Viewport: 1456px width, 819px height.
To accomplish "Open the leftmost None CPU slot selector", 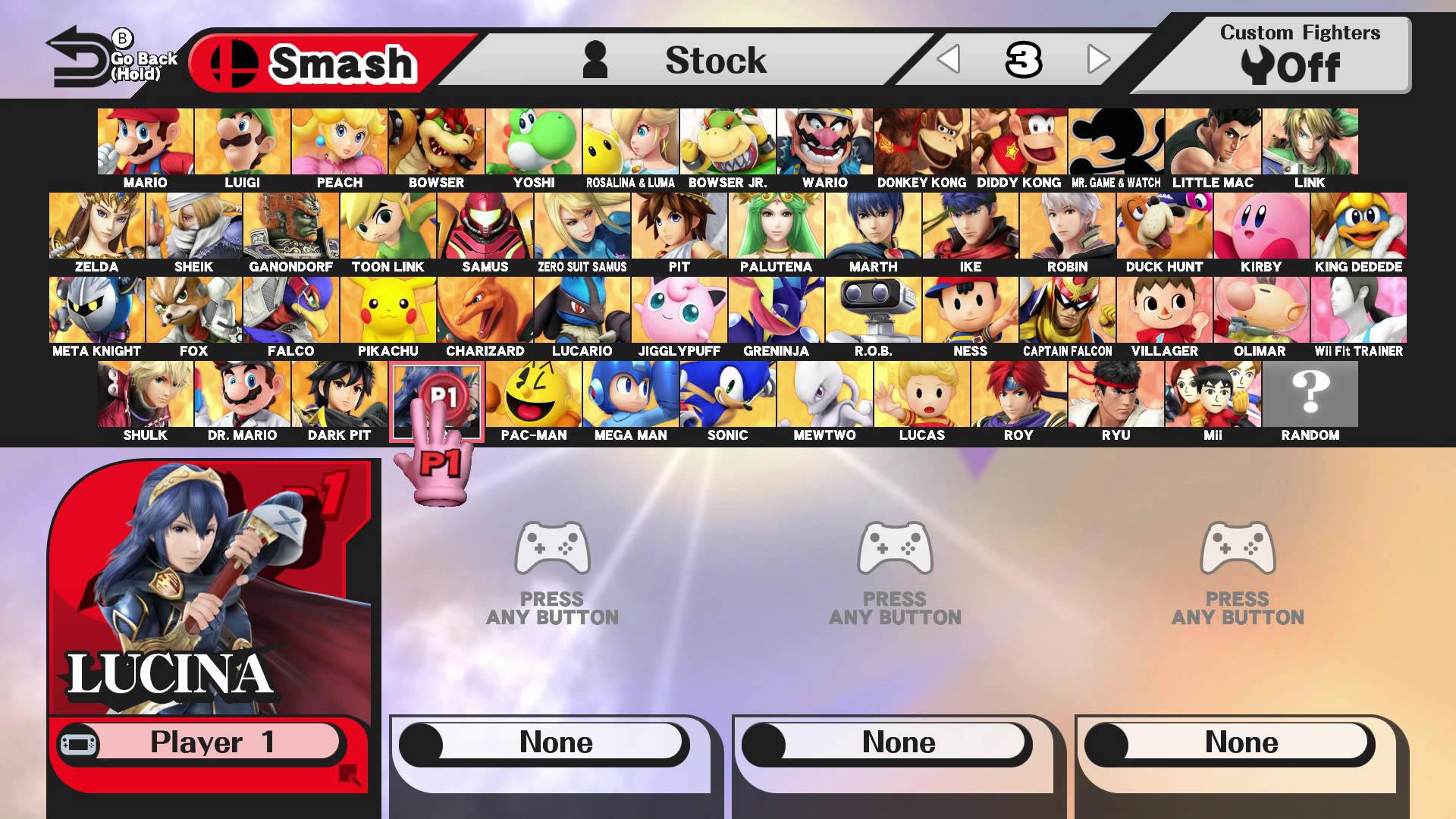I will pos(552,742).
